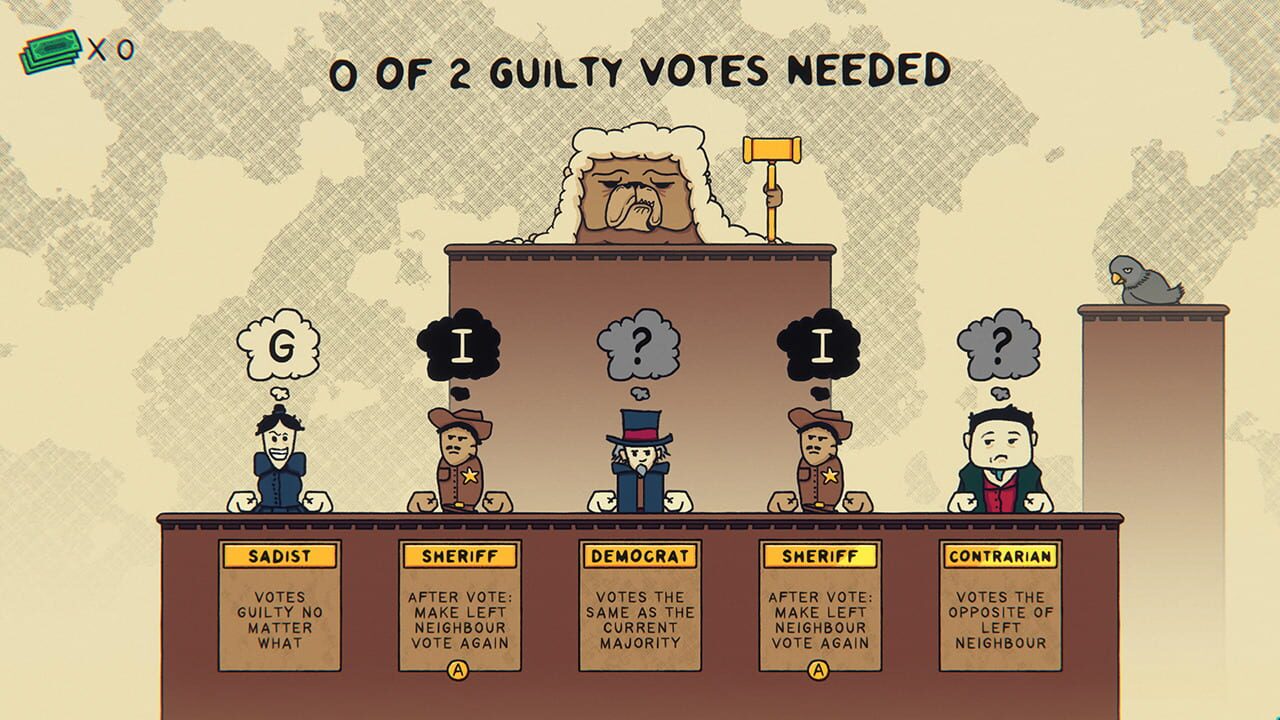
Task: Click the right Sheriff juror with the badge
Action: click(x=822, y=455)
